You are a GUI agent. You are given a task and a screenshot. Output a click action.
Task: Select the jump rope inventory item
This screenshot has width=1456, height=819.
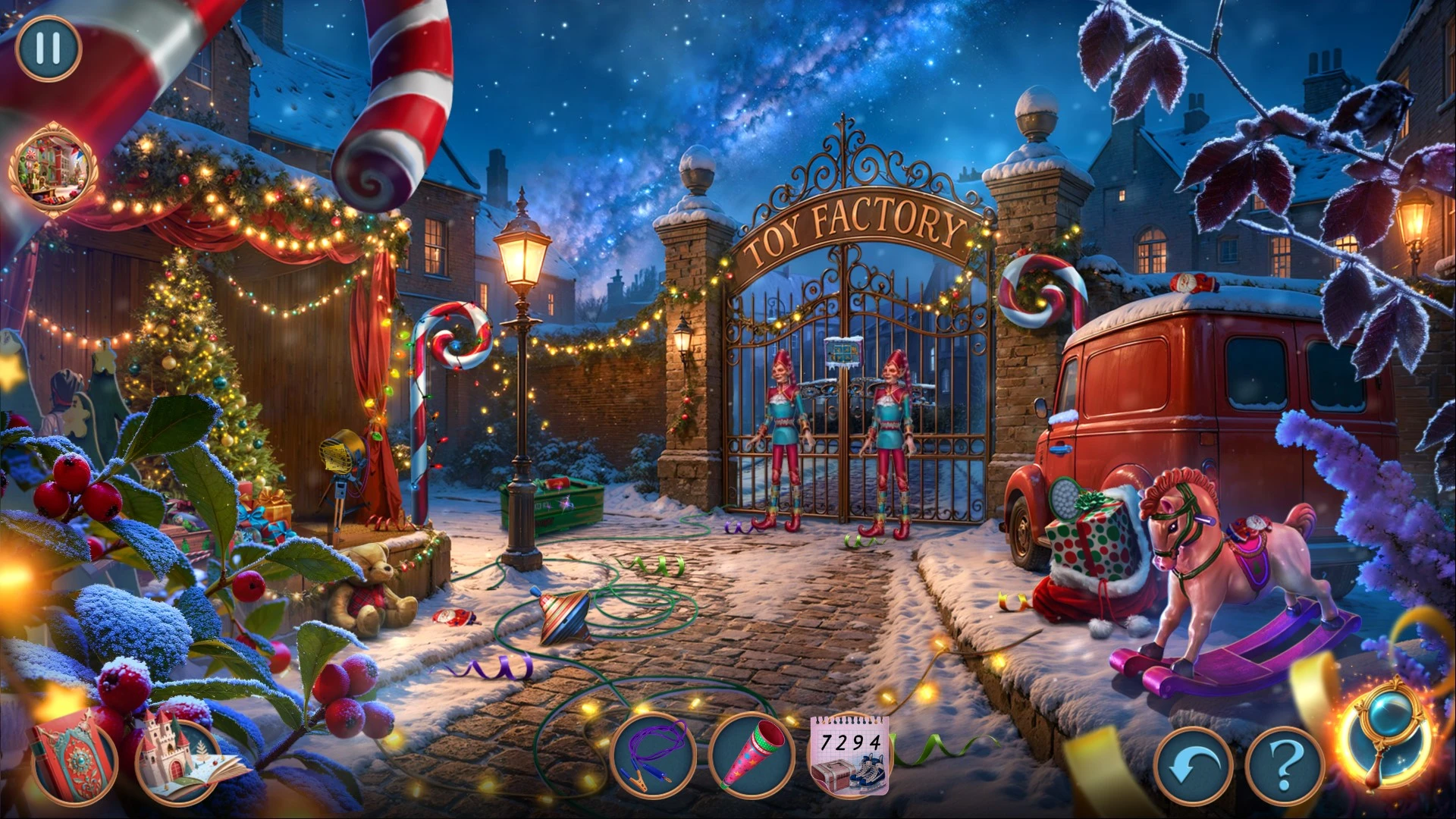click(654, 758)
